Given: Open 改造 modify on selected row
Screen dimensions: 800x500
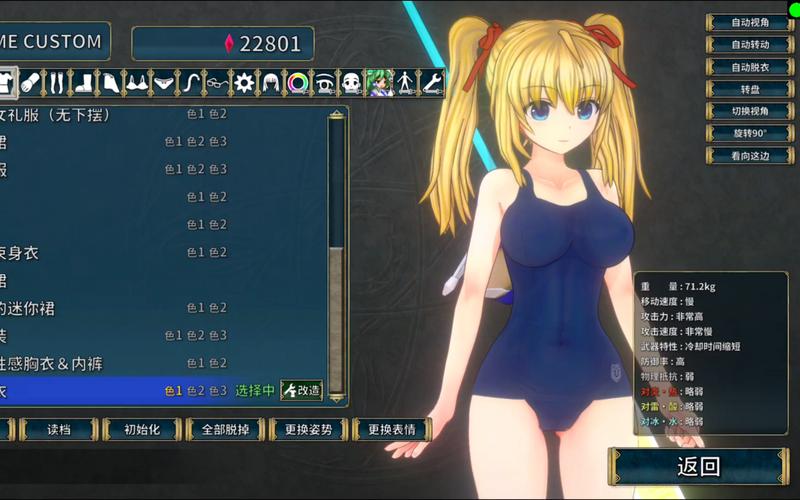Looking at the screenshot, I should (x=301, y=390).
